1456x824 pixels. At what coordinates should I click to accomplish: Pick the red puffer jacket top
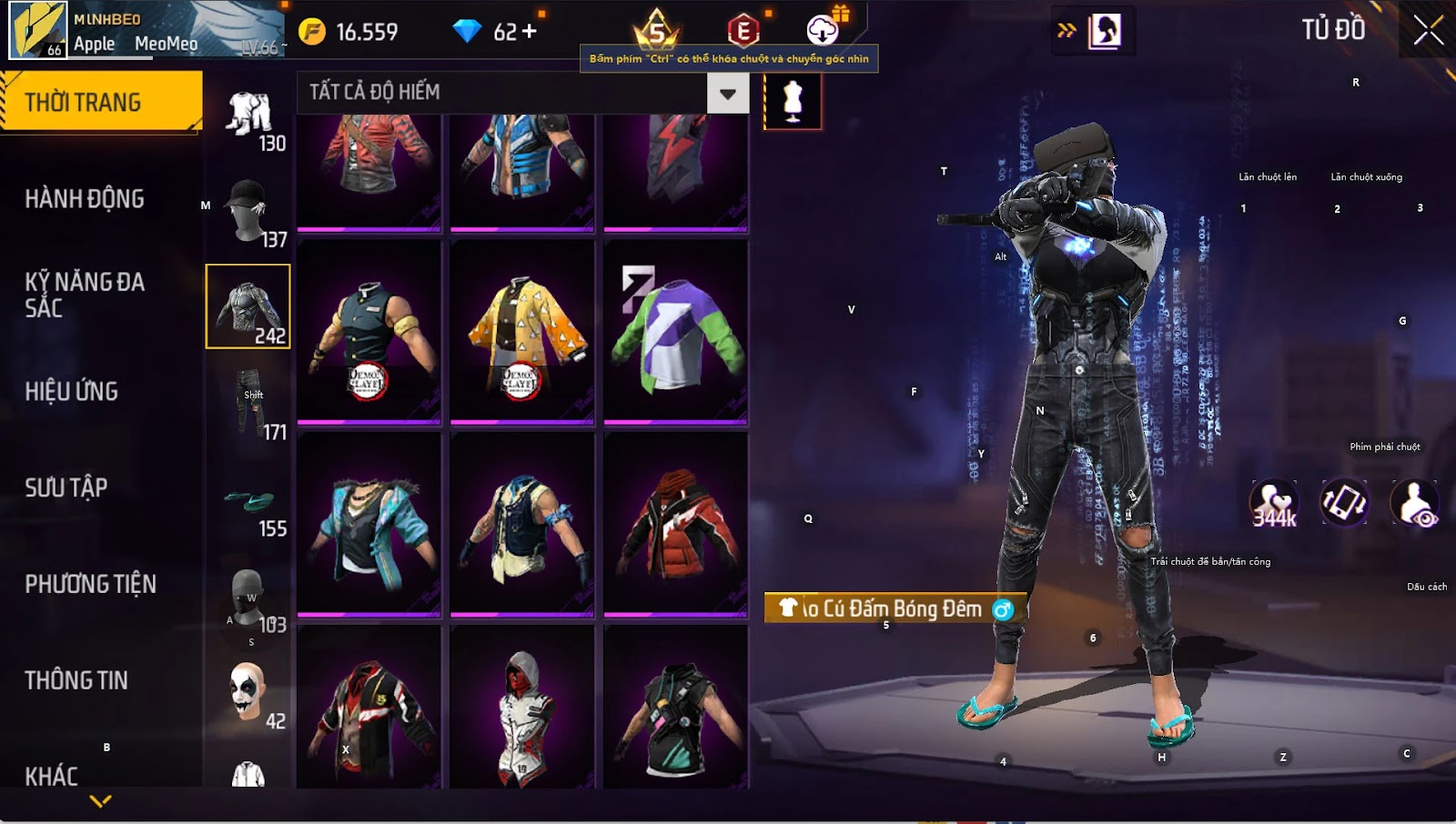tap(675, 524)
